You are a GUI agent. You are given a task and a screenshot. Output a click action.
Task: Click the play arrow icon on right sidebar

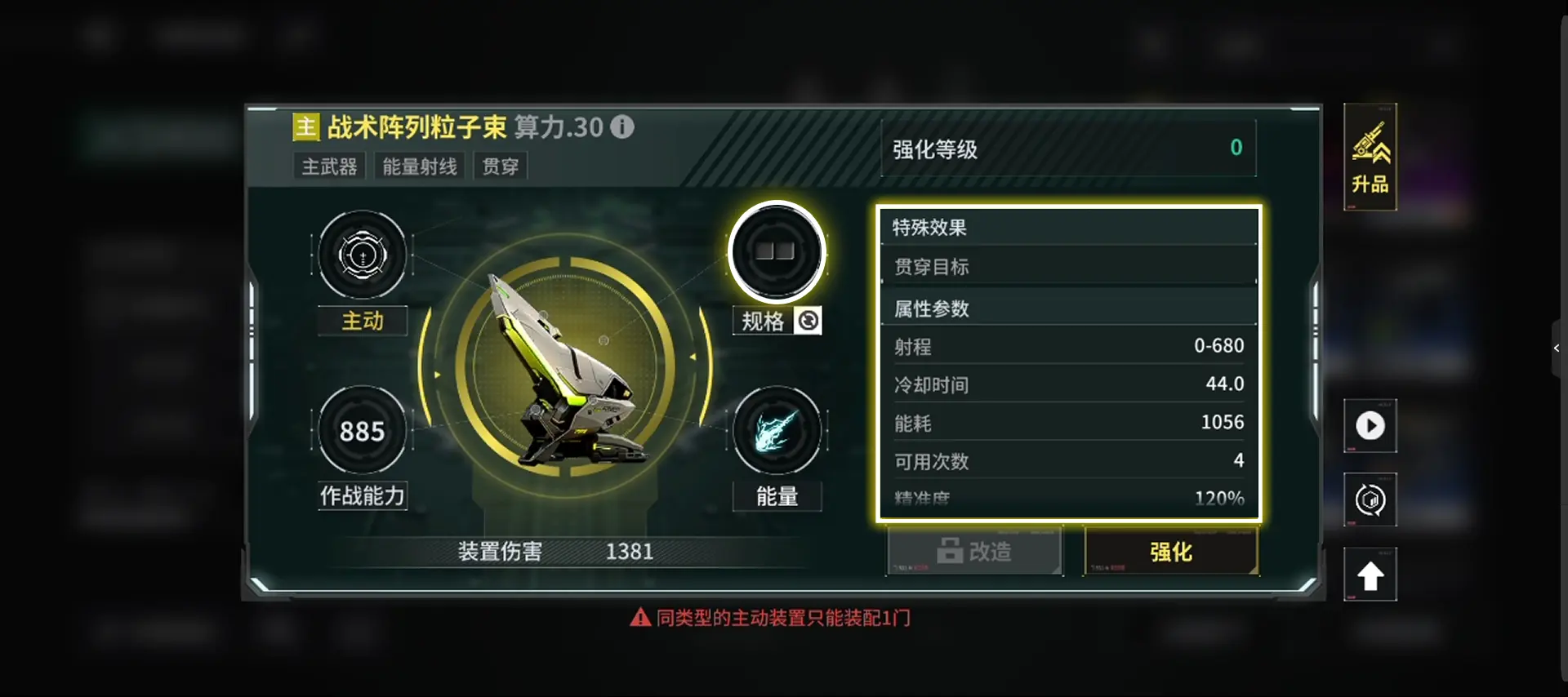coord(1370,426)
